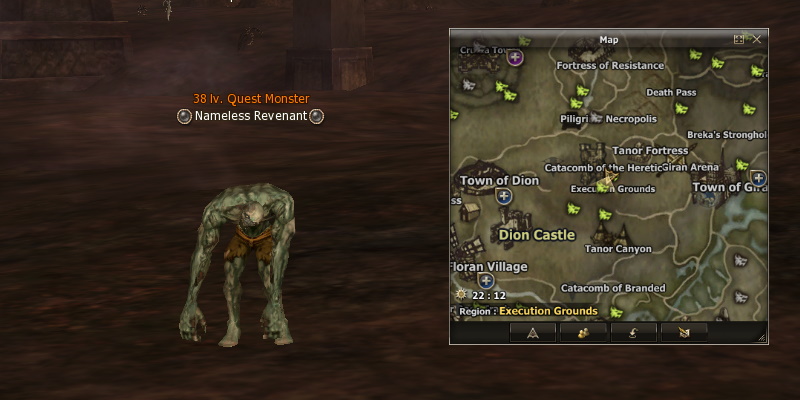Click the Death Pass map label
The height and width of the screenshot is (400, 800).
pos(671,92)
